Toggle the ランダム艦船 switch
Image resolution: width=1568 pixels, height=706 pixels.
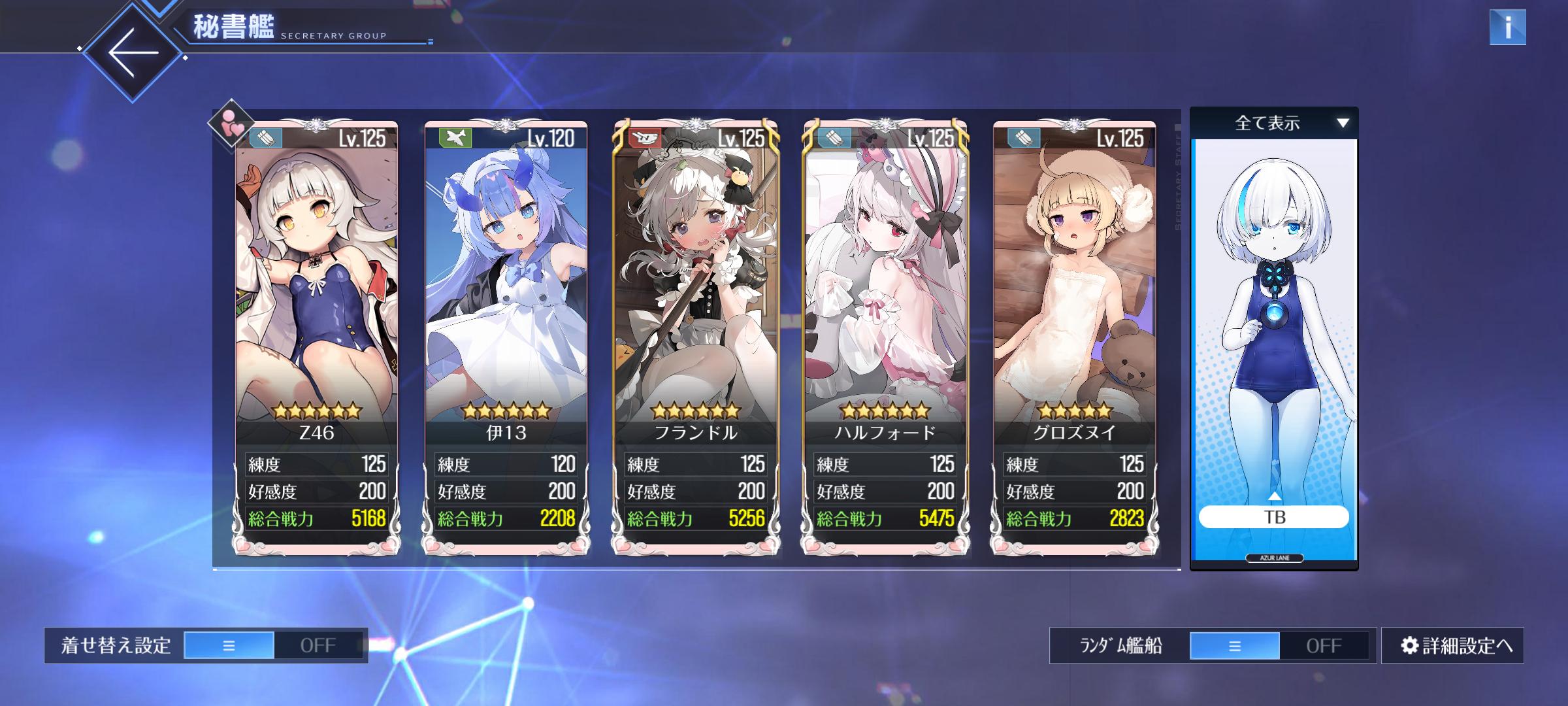click(x=1279, y=645)
